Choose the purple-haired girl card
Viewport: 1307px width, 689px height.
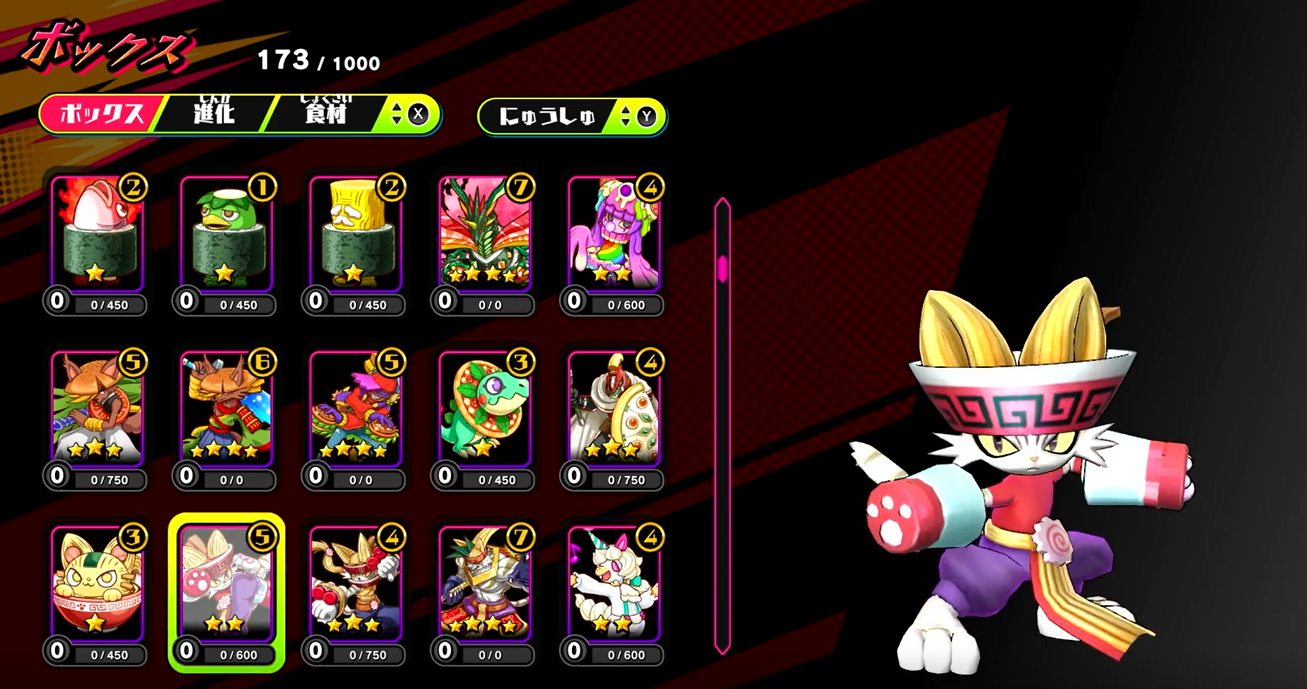(x=615, y=235)
